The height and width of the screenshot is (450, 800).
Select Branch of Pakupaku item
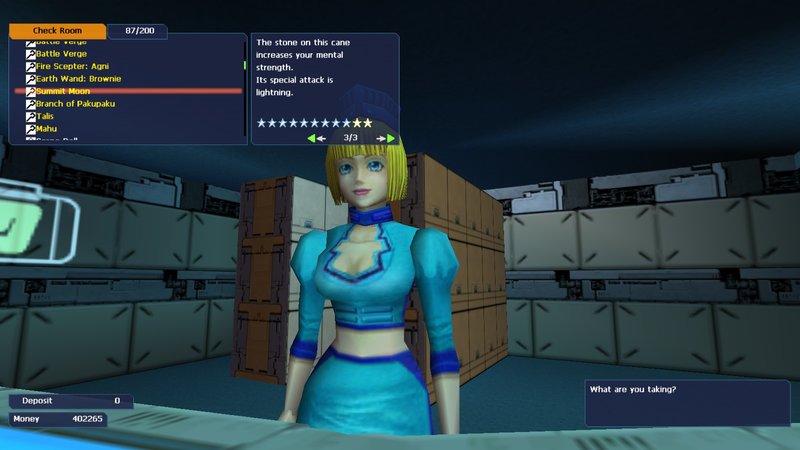77,104
